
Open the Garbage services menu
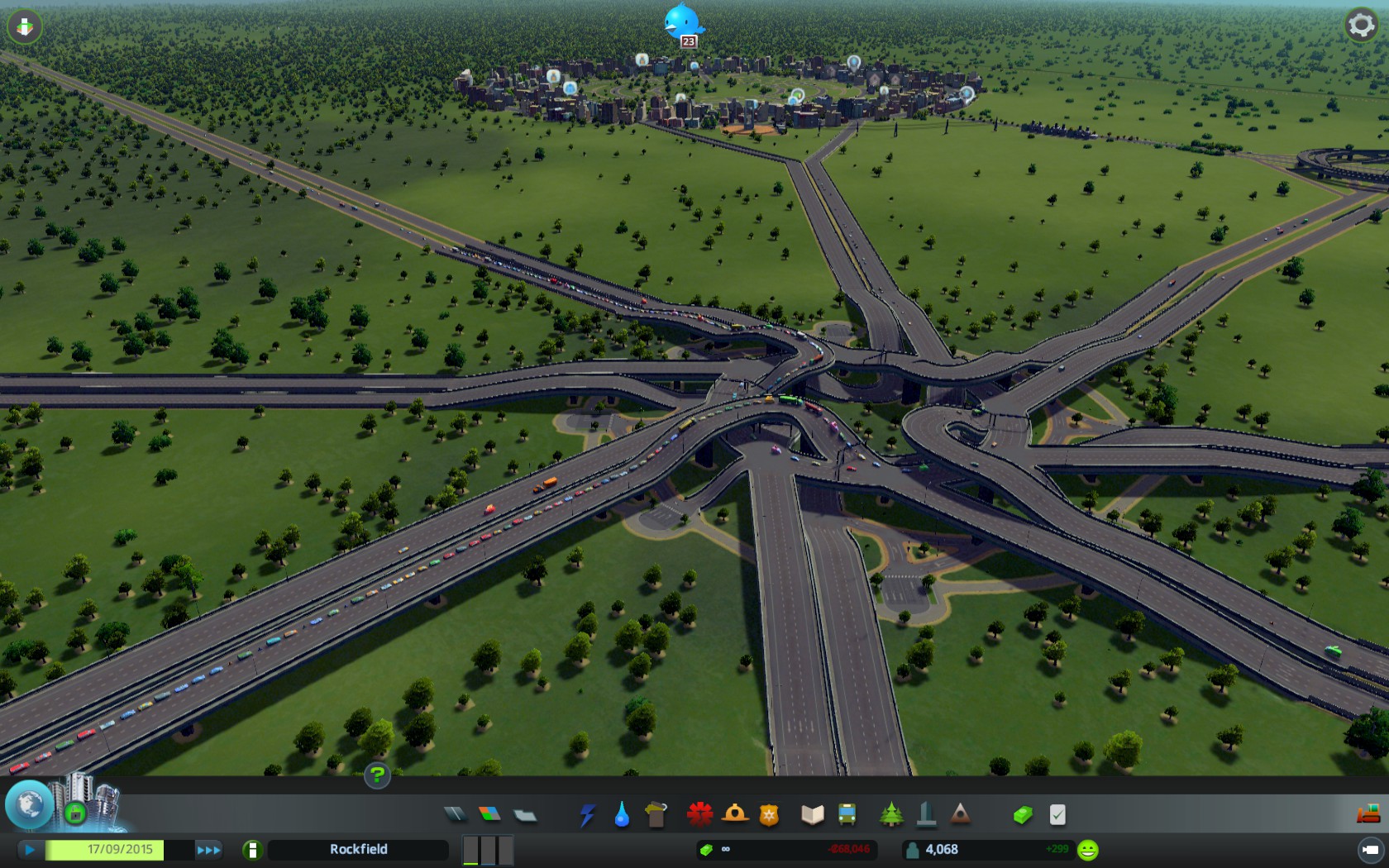click(656, 815)
